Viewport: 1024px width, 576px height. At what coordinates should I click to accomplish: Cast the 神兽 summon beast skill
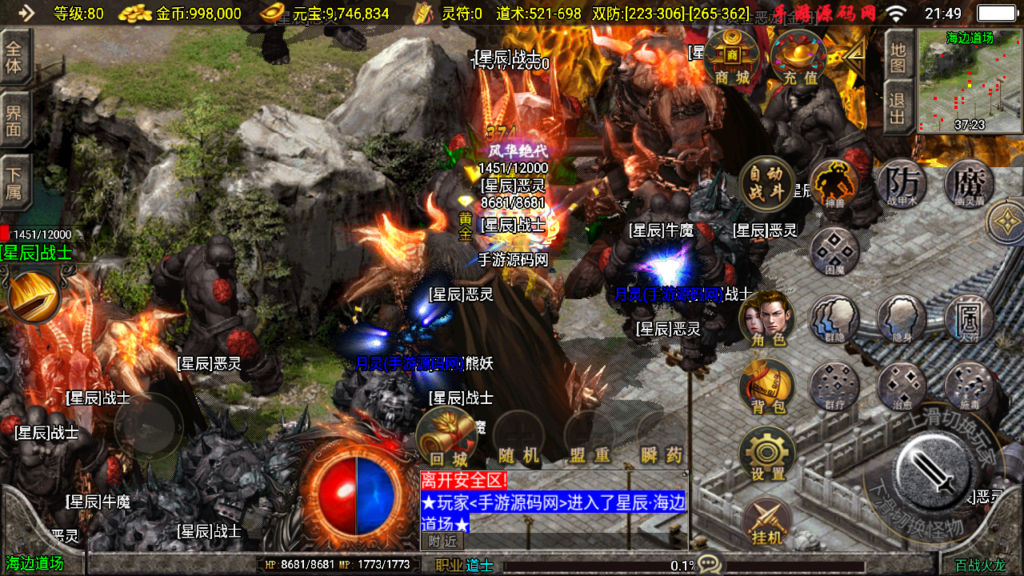pyautogui.click(x=835, y=185)
